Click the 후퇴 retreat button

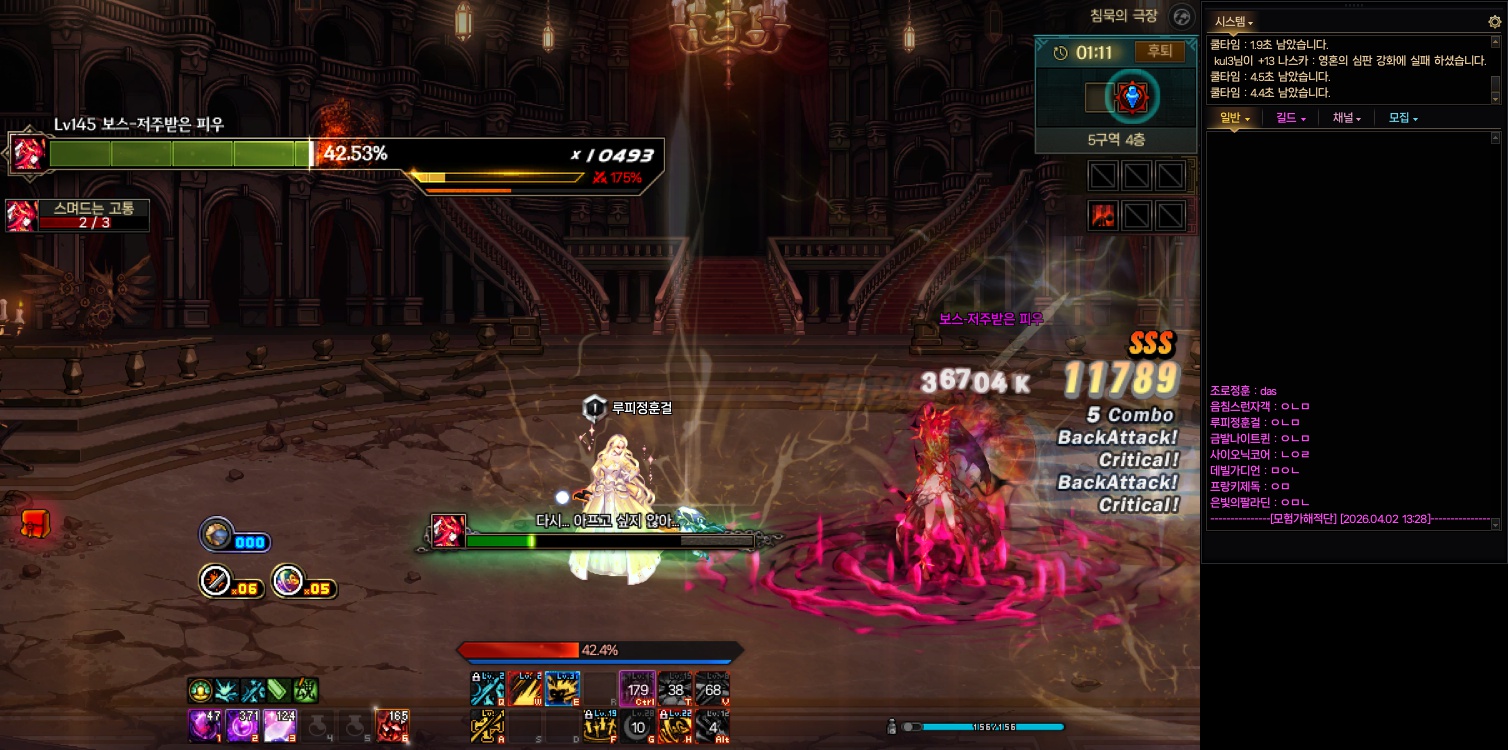[1160, 52]
